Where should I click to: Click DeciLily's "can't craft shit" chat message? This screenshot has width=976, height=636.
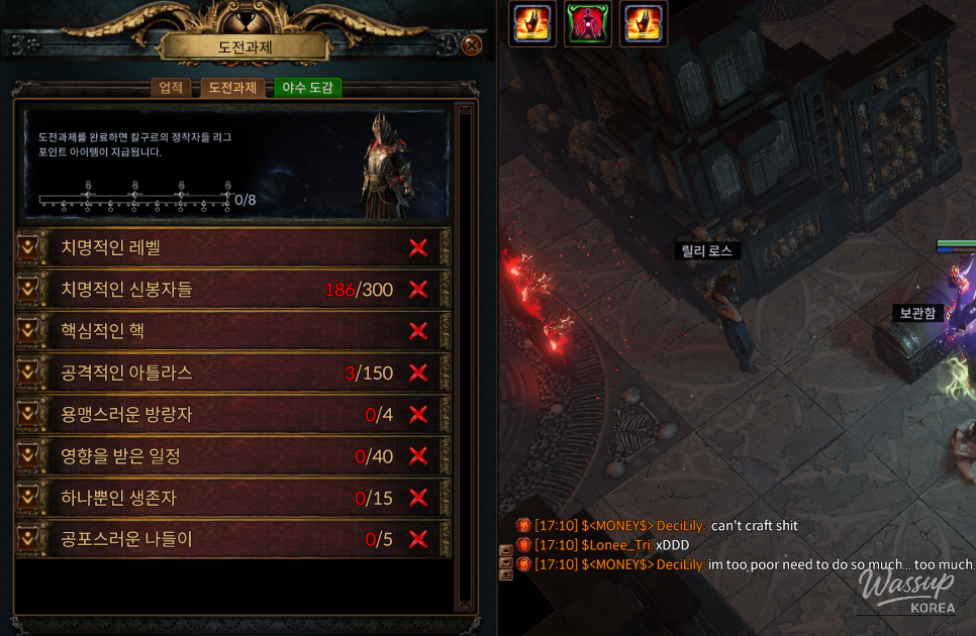click(754, 526)
